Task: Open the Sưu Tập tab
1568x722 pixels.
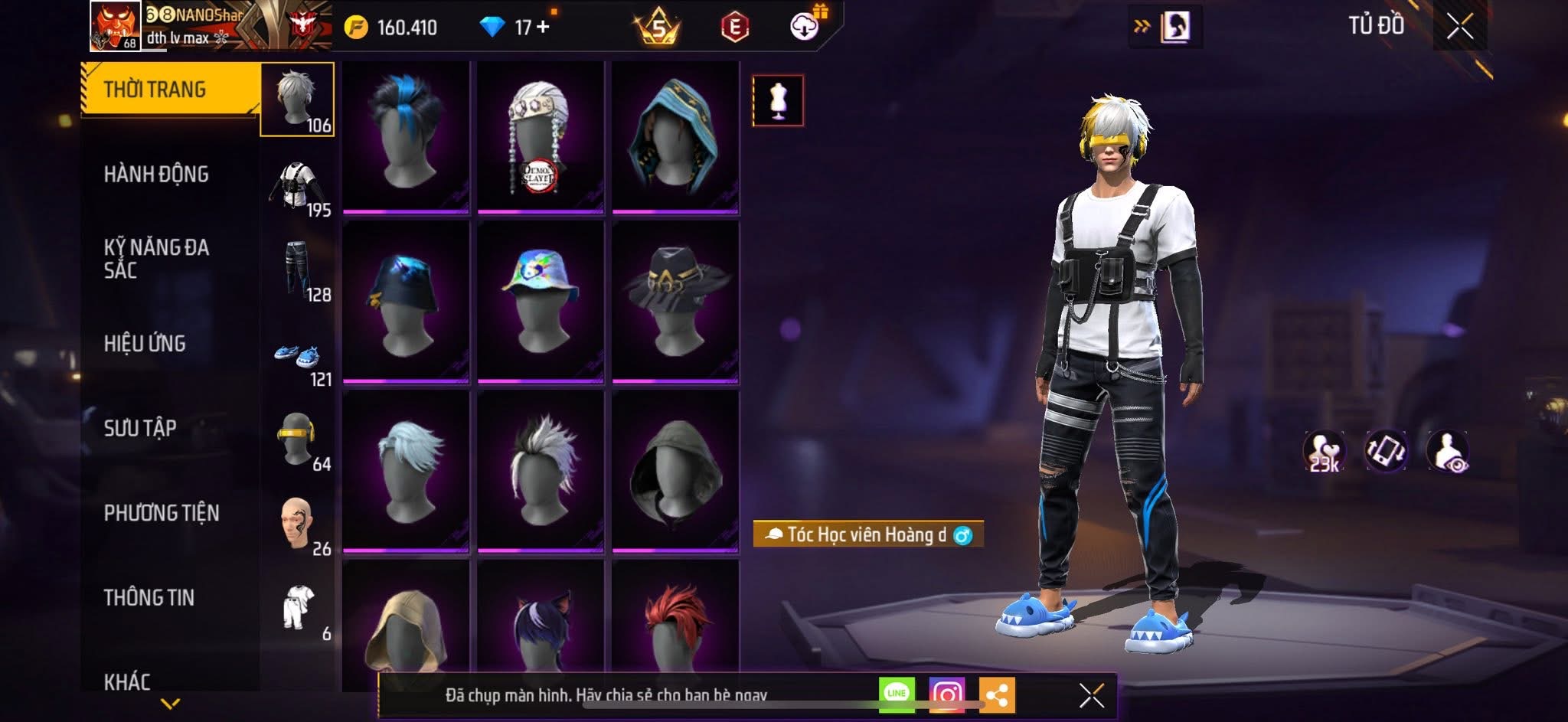Action: click(140, 428)
